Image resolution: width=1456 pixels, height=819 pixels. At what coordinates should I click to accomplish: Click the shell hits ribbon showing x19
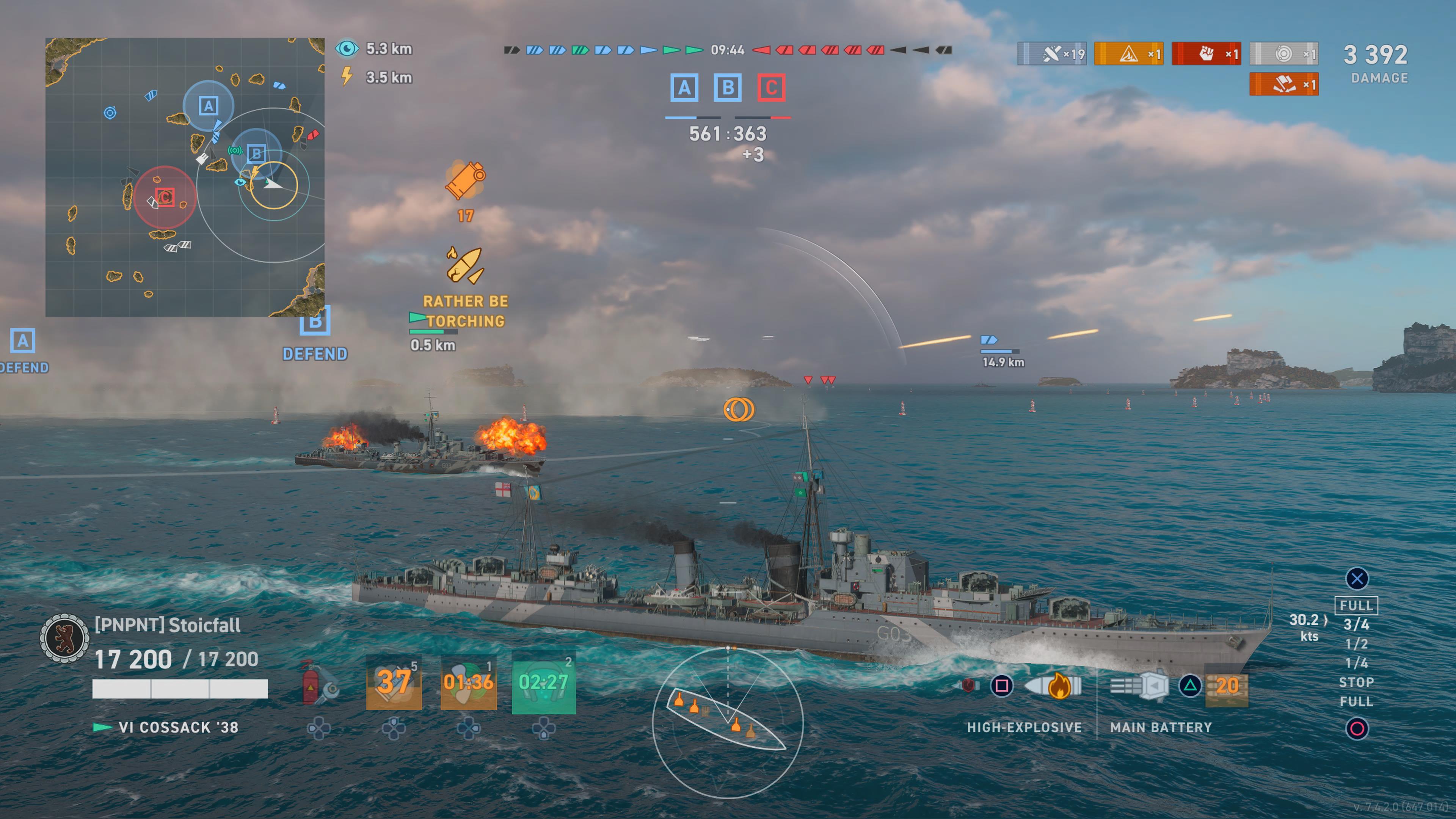(1052, 54)
